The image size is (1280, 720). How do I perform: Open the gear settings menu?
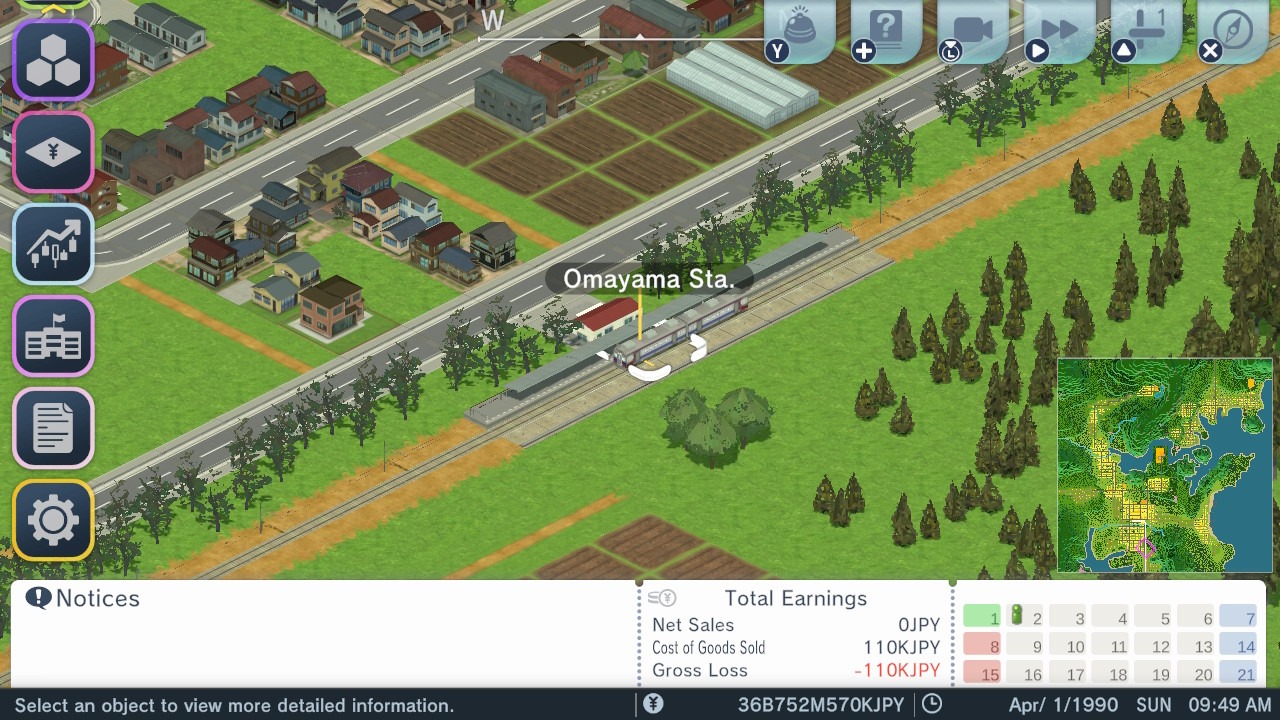[x=53, y=520]
